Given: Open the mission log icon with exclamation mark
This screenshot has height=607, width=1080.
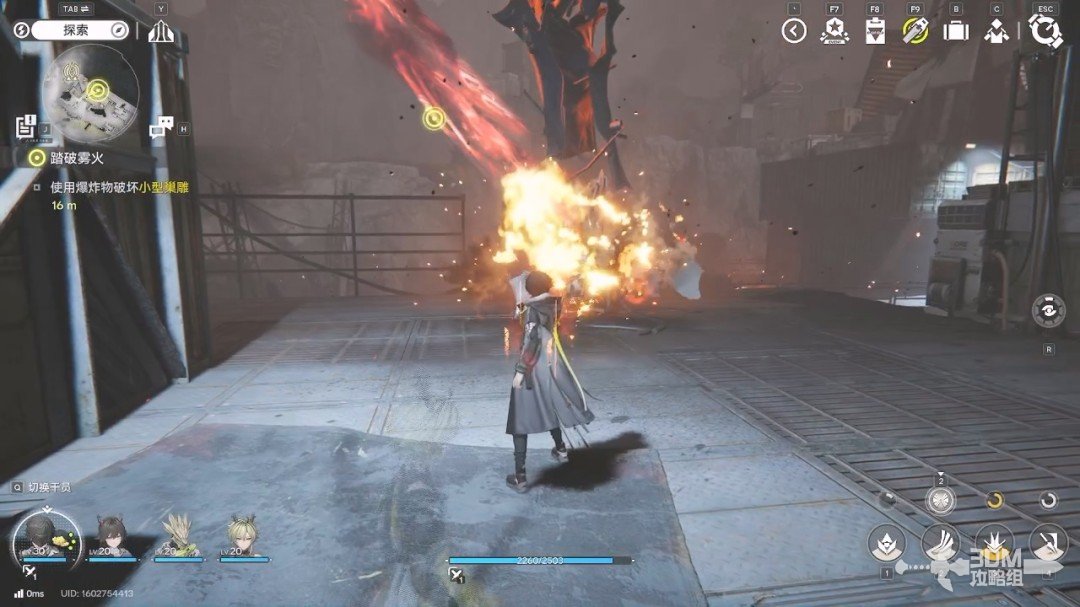Looking at the screenshot, I should [27, 126].
